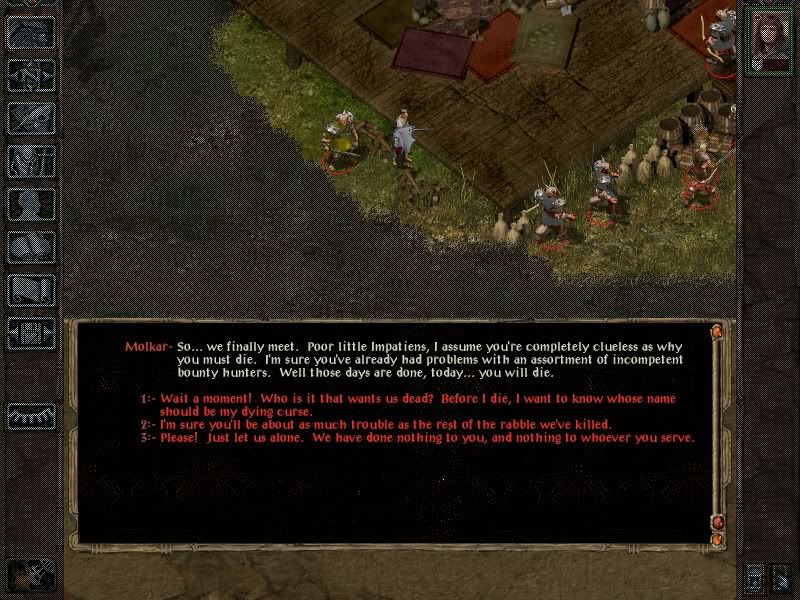Select the party member portrait
Screen dimensions: 800x600
pyautogui.click(x=767, y=40)
